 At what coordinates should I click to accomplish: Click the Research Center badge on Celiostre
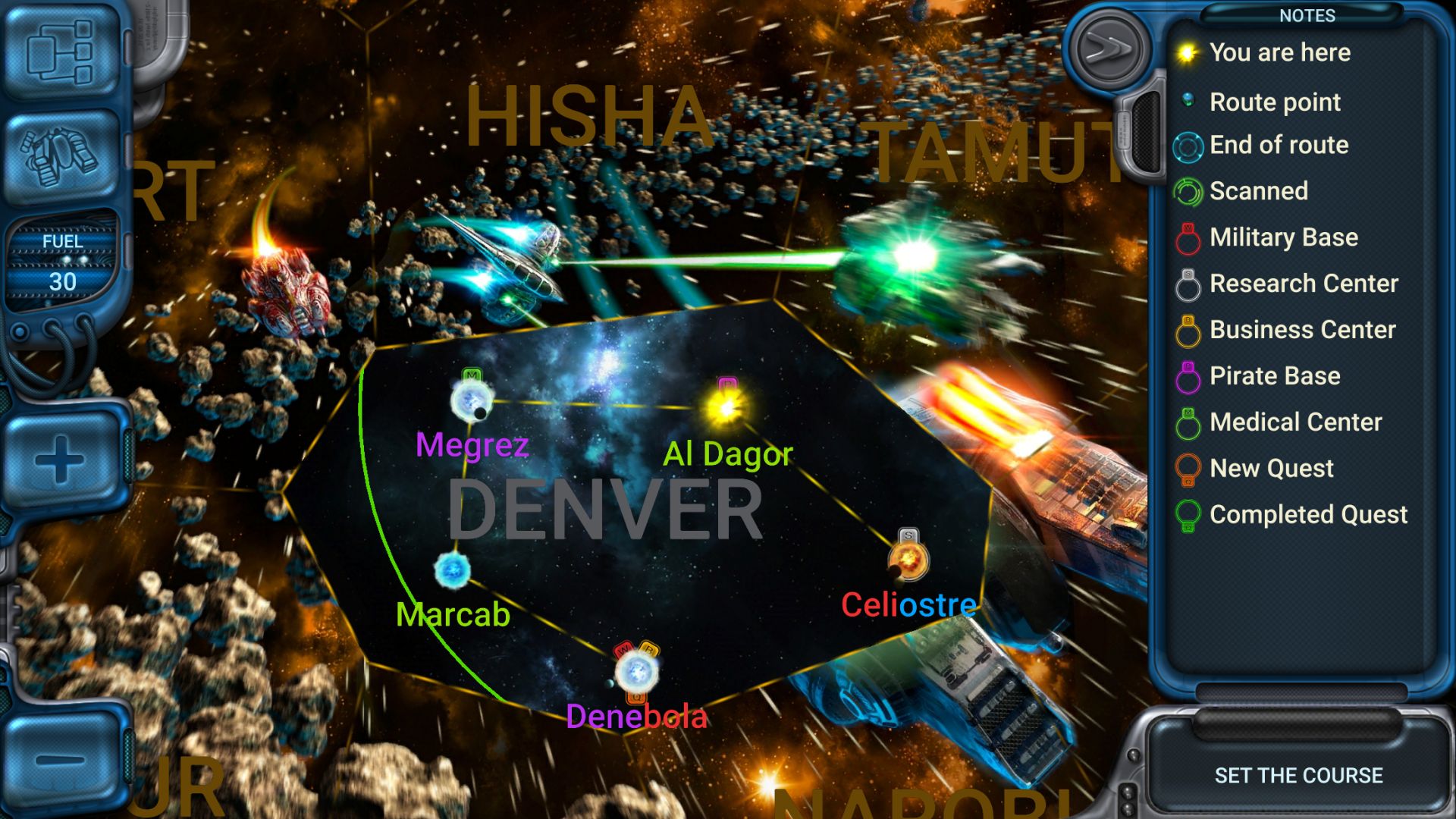pos(907,536)
